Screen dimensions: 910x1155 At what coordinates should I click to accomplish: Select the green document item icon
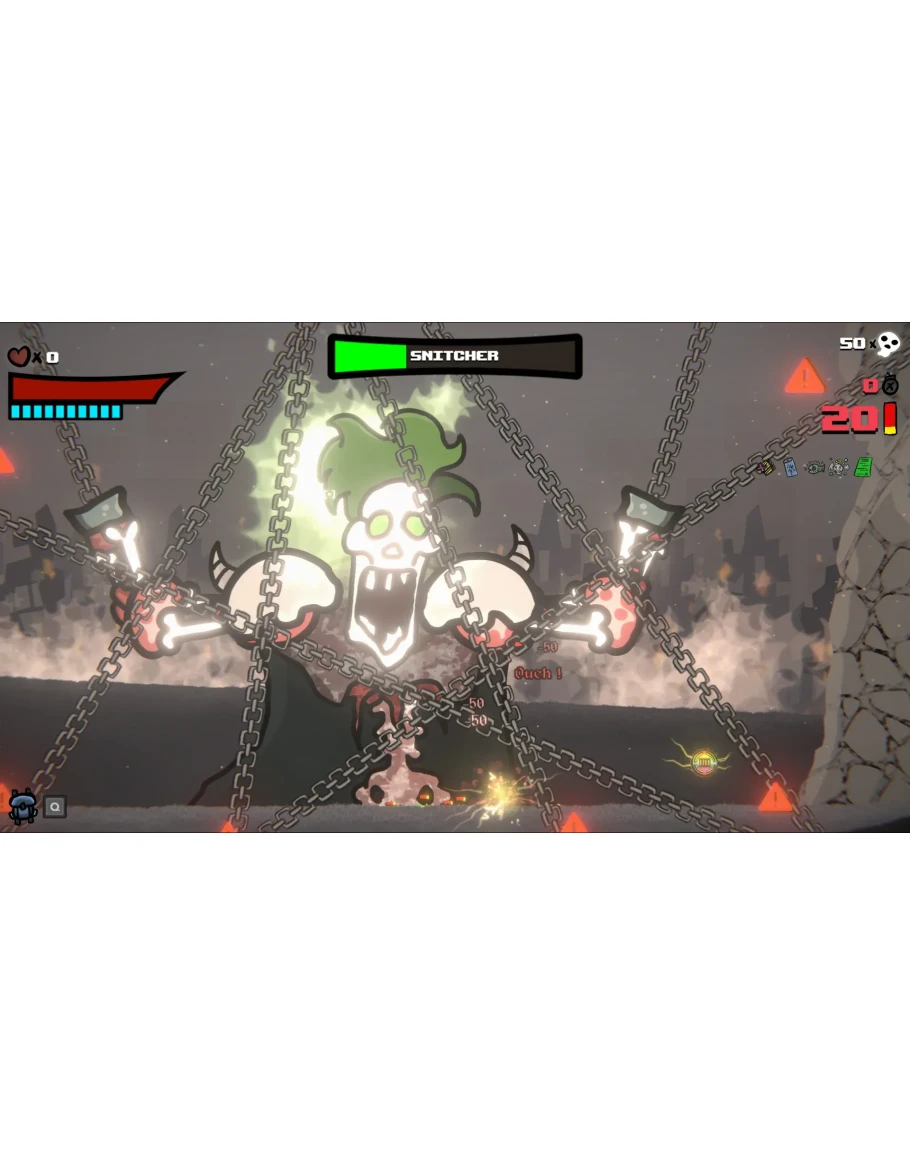click(862, 467)
